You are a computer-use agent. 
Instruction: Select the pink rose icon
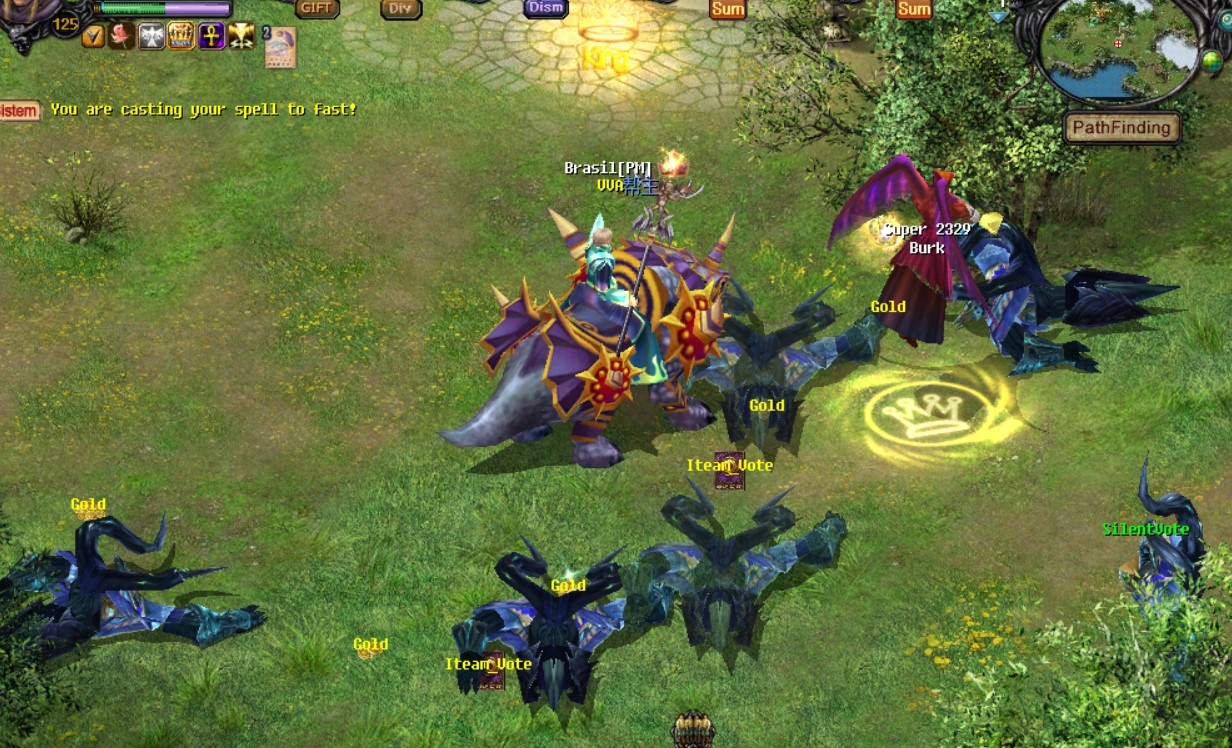pyautogui.click(x=122, y=37)
